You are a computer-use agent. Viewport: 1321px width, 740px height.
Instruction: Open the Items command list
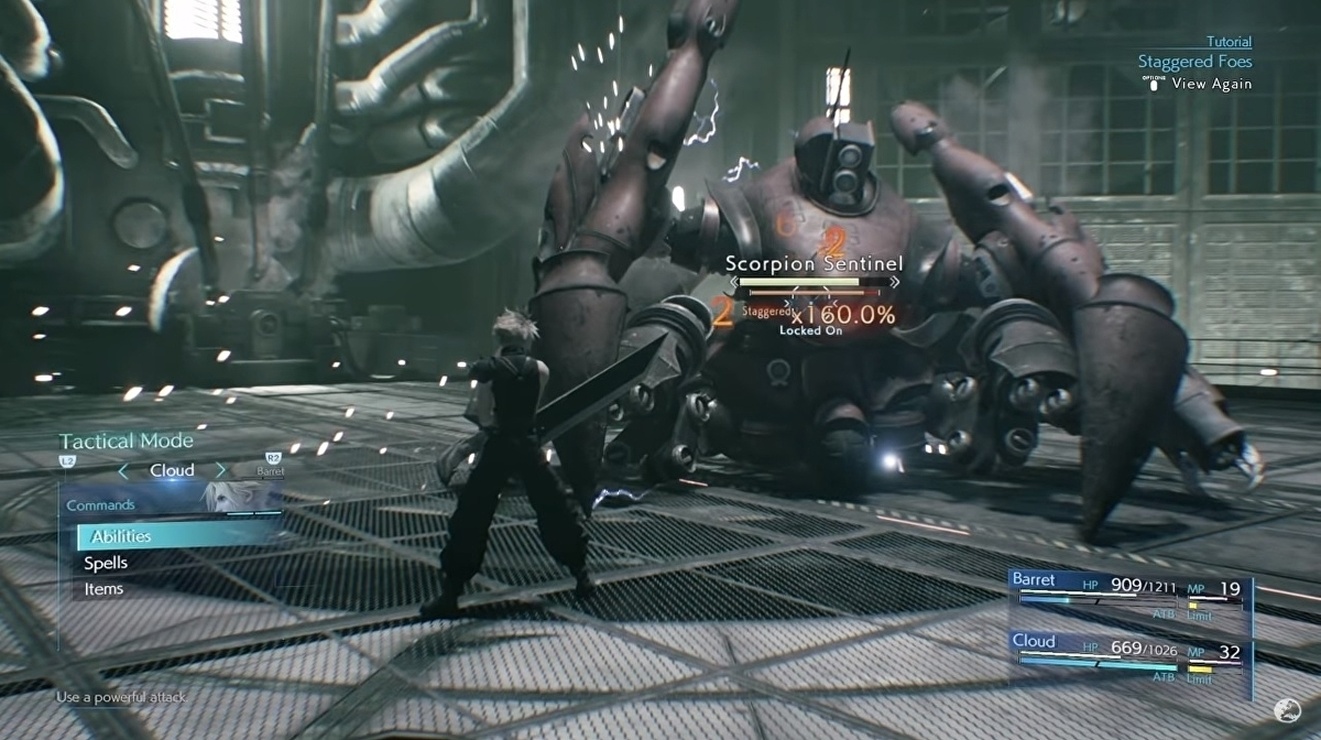[103, 589]
